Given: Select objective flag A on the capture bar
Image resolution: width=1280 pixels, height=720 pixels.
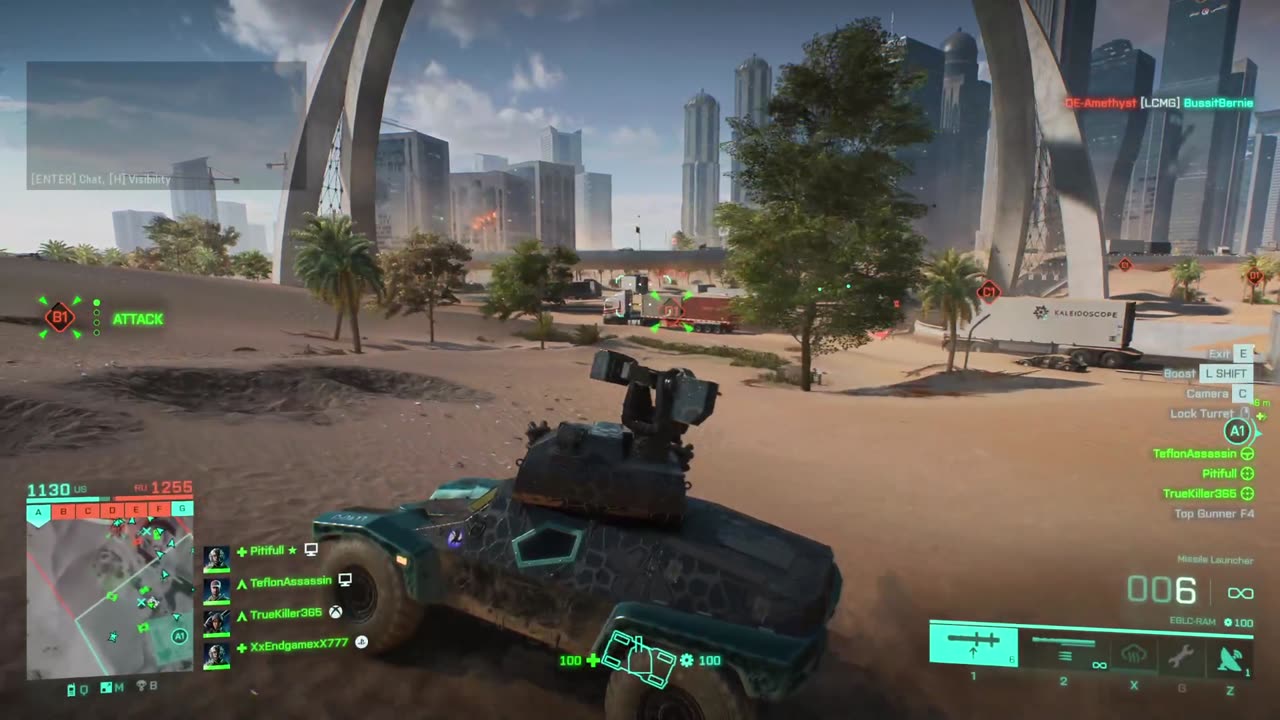Looking at the screenshot, I should (39, 511).
